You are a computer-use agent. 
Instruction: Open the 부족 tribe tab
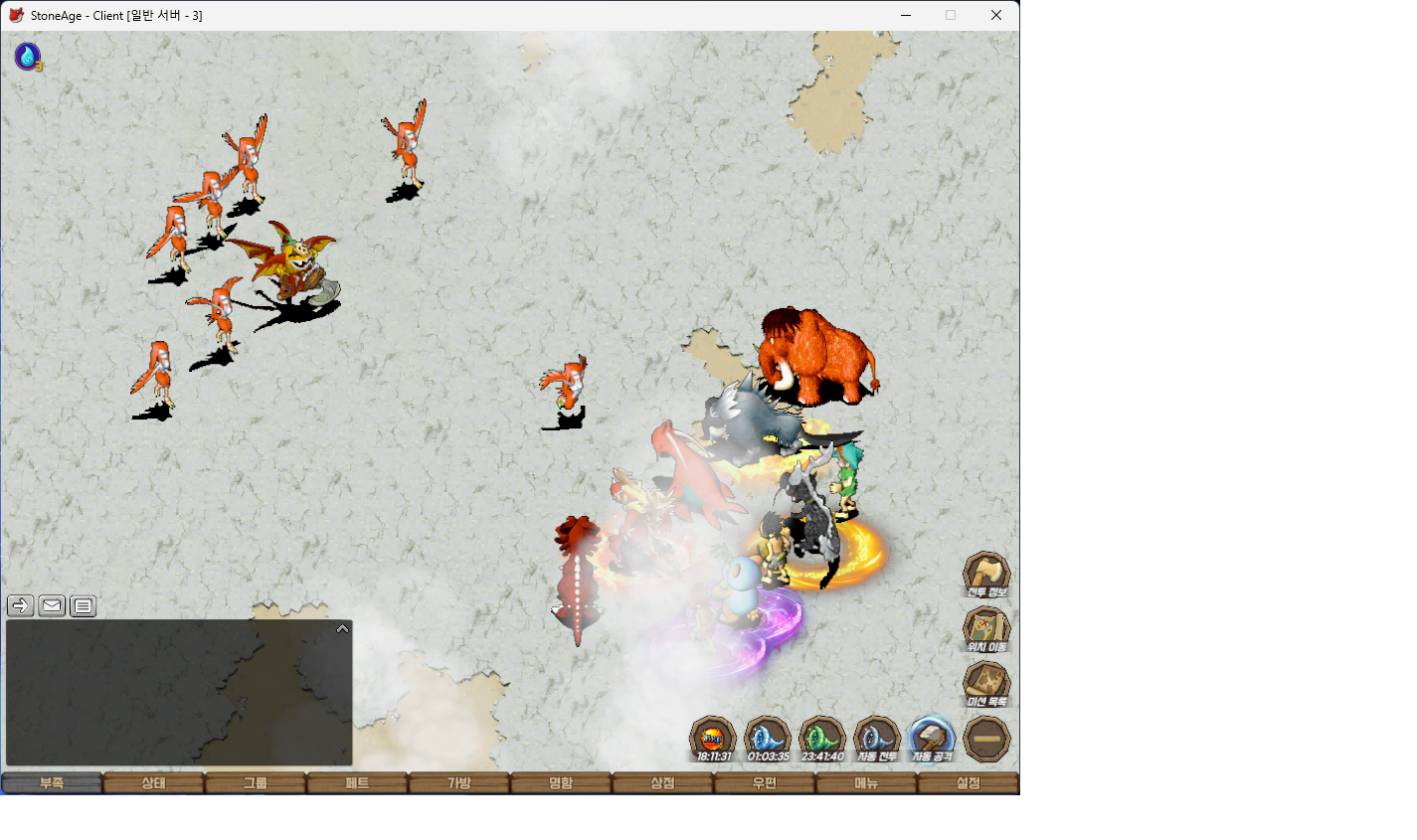[x=52, y=783]
